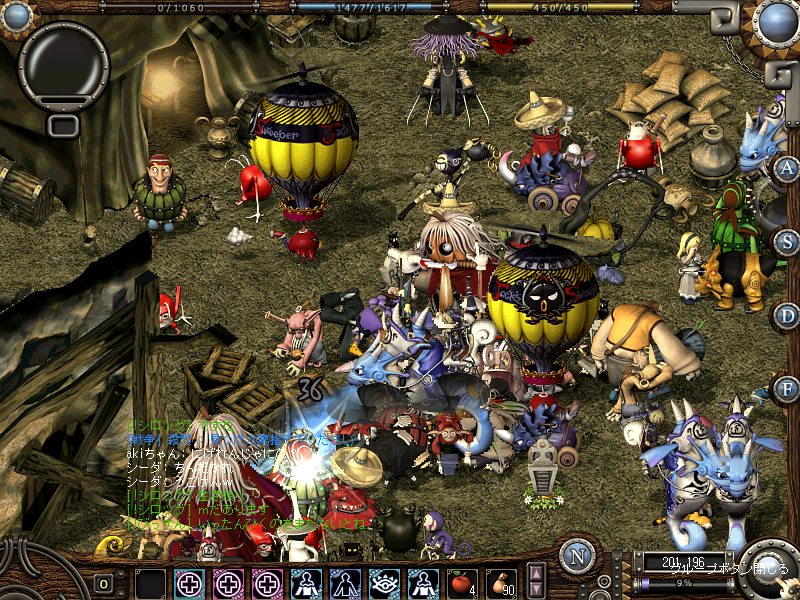
Task: Use the brown gourd item with 90 count
Action: 501,582
